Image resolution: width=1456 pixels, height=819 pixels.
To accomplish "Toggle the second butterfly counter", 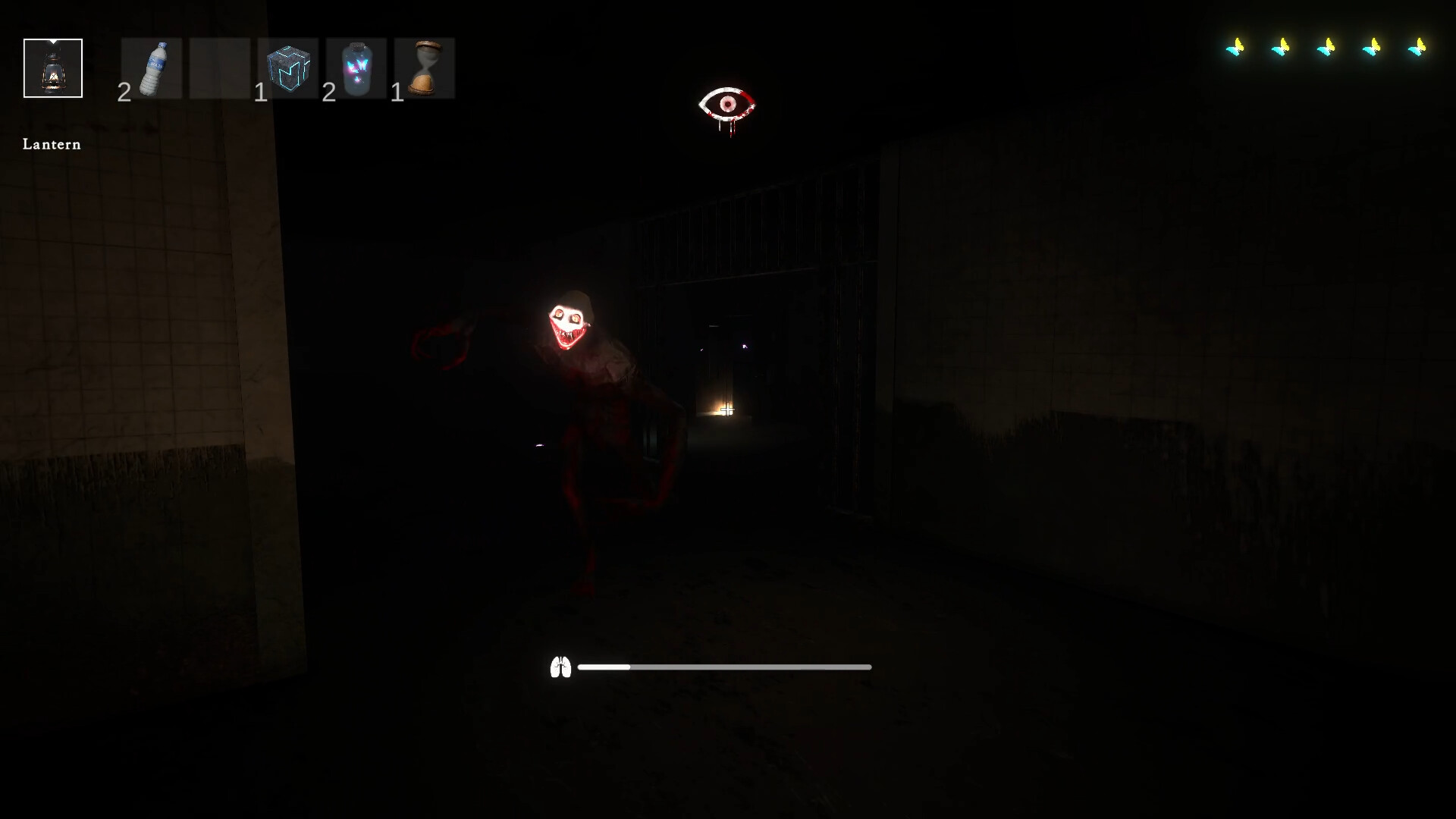I will click(x=1282, y=47).
